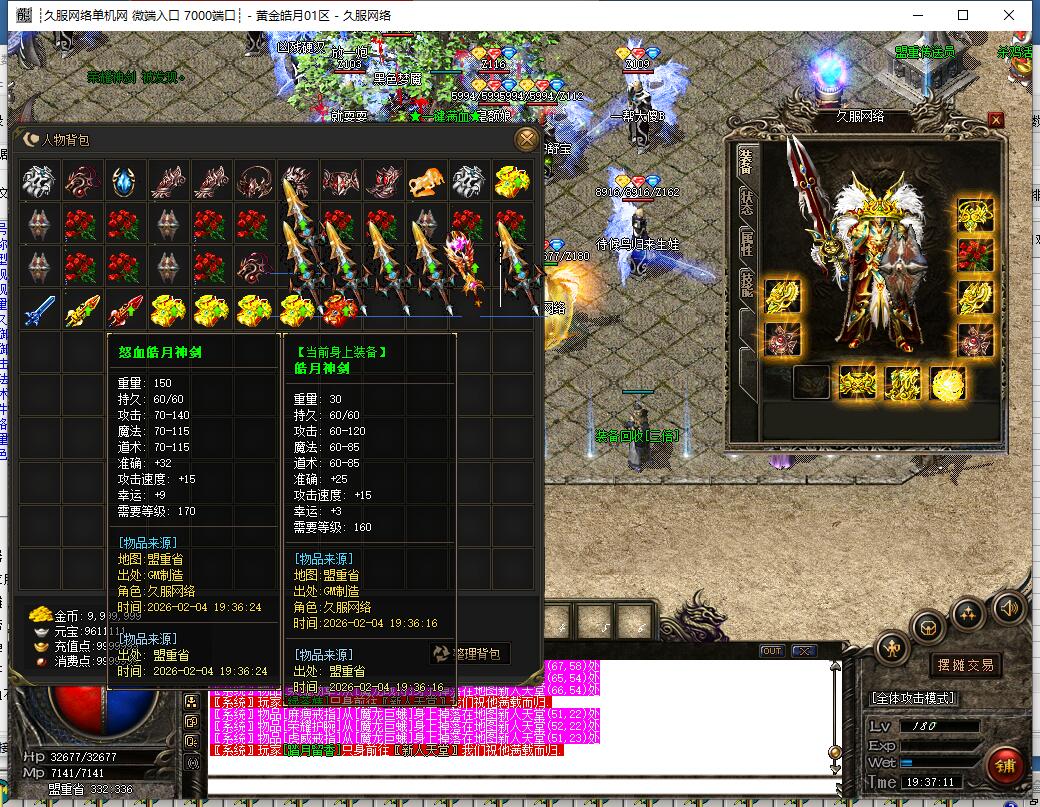
Task: Toggle the 全体攻击模式 attack mode label
Action: tap(914, 698)
